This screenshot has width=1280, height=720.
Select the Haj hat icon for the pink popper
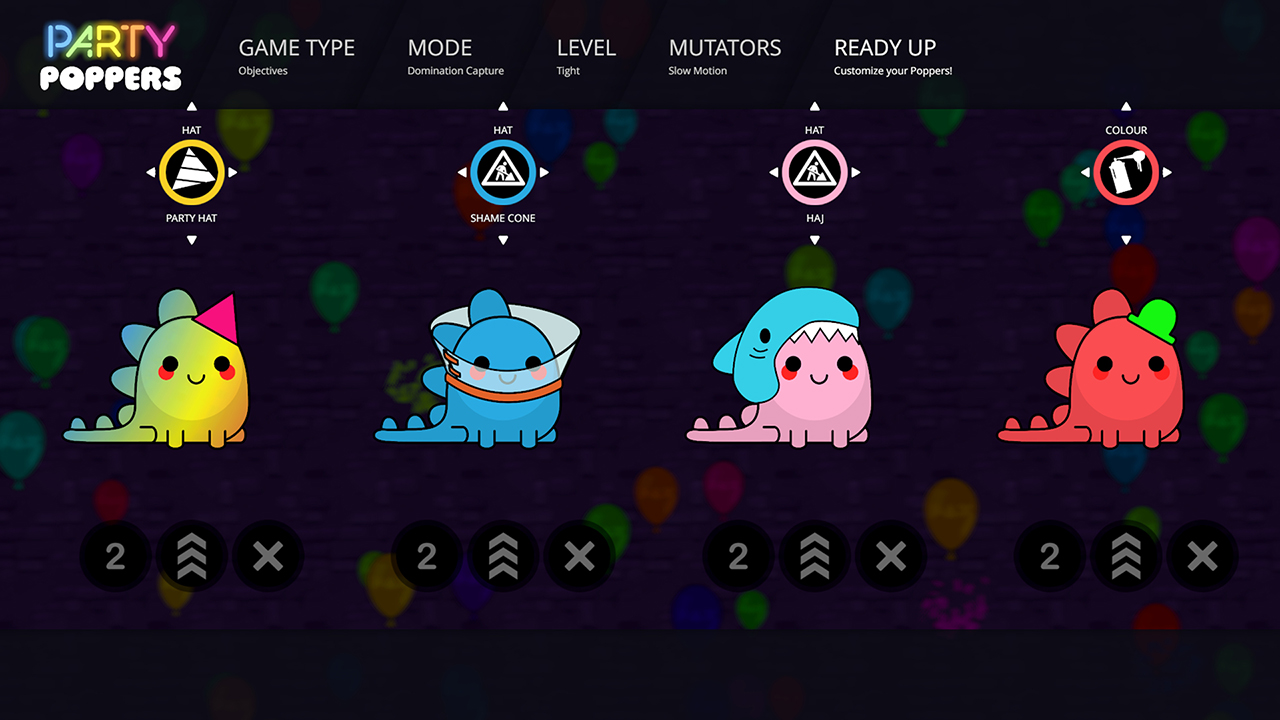[x=814, y=171]
